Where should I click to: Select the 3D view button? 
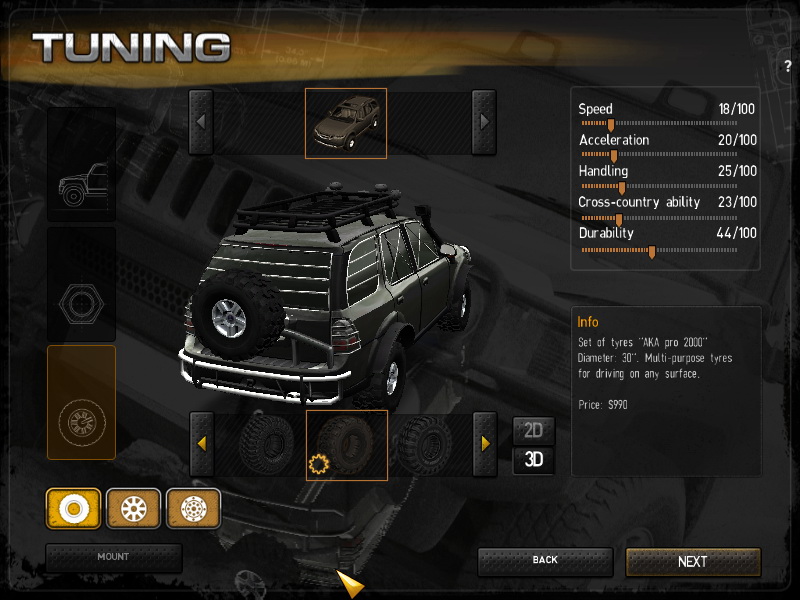[x=533, y=460]
